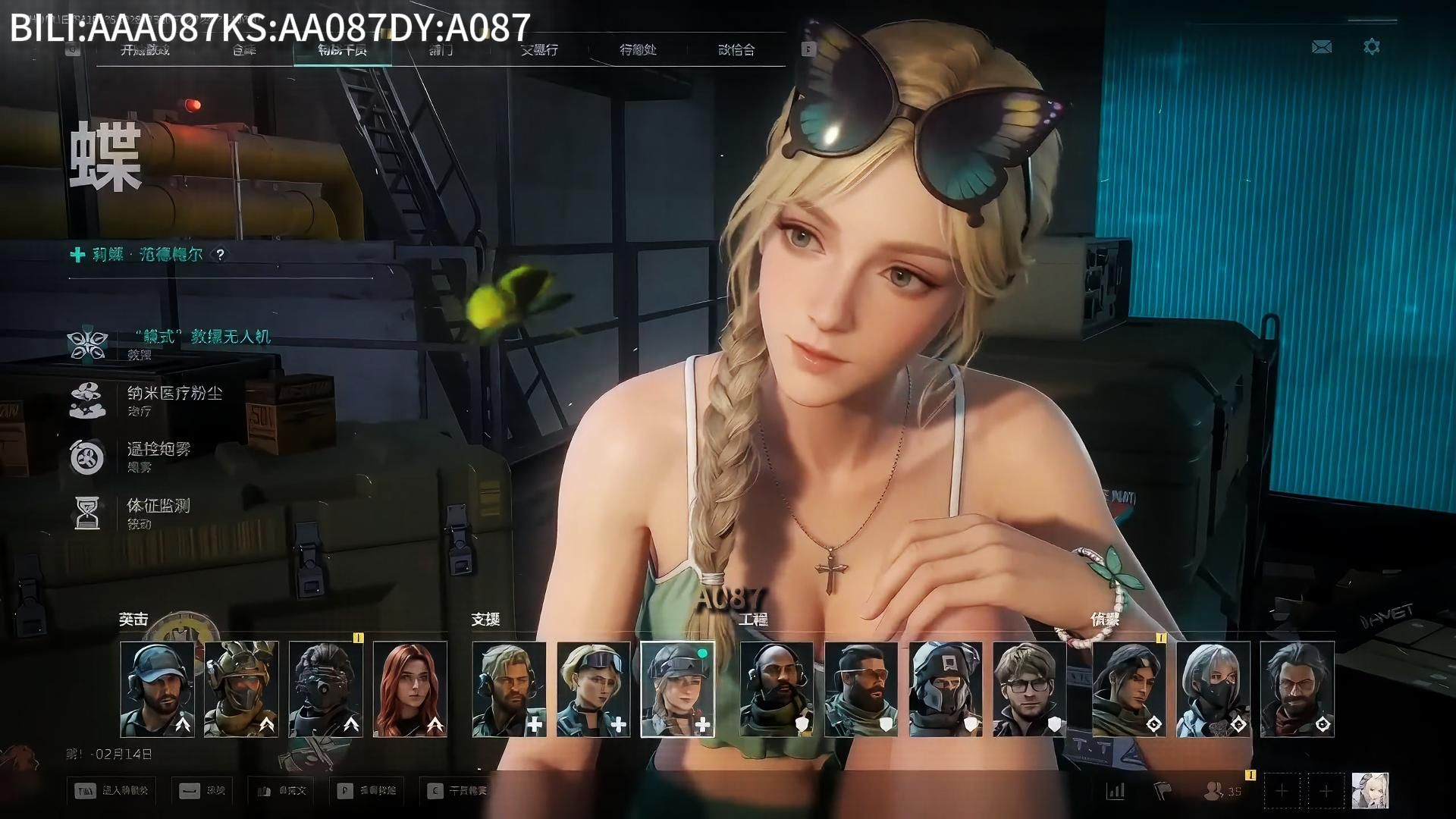Click the player avatar portrait

(1370, 791)
